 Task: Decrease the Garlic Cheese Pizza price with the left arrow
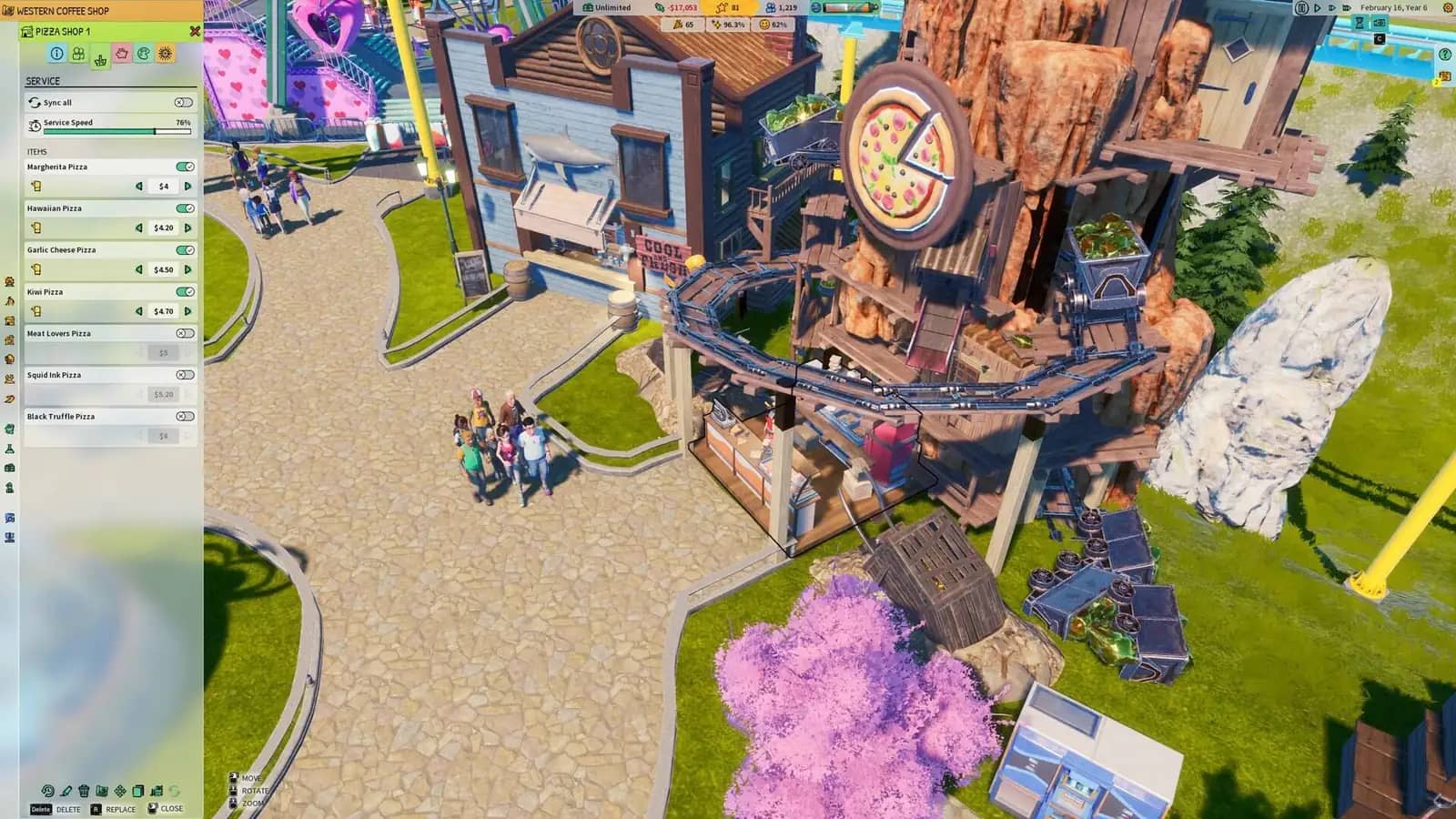[x=138, y=269]
